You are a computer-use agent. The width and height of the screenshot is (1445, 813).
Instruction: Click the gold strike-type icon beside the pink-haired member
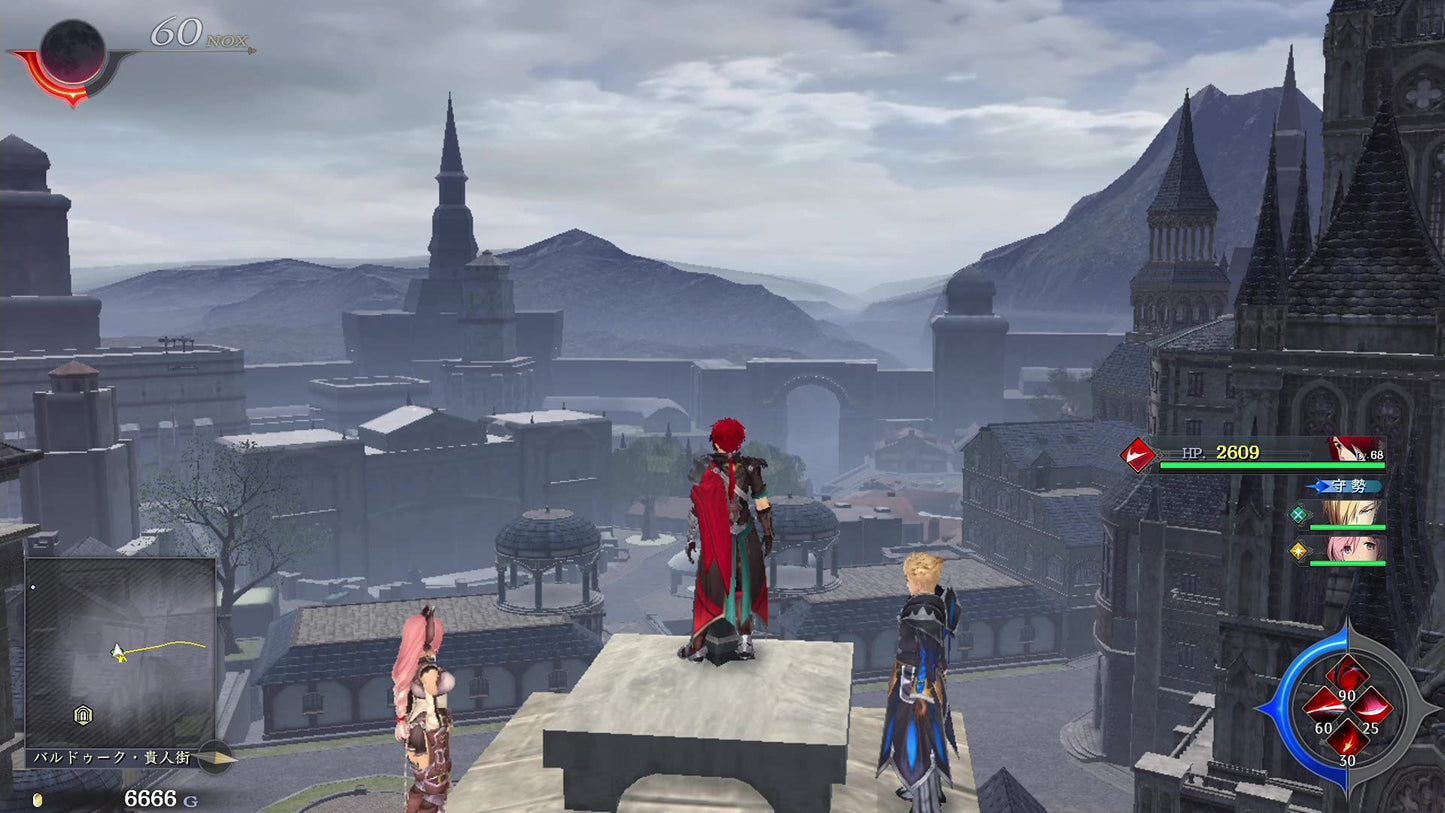pyautogui.click(x=1298, y=551)
